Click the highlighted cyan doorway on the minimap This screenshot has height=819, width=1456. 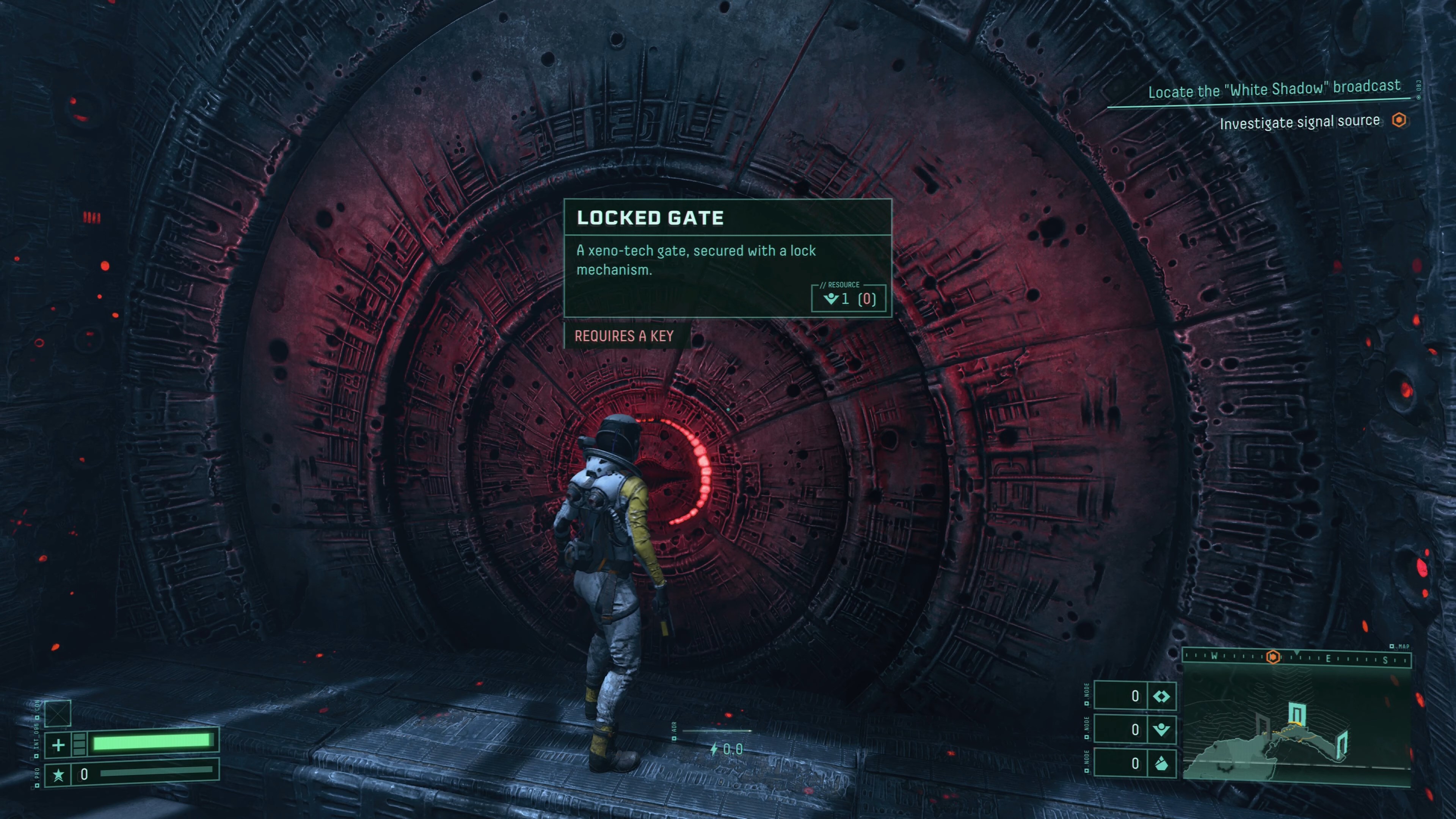(1296, 713)
